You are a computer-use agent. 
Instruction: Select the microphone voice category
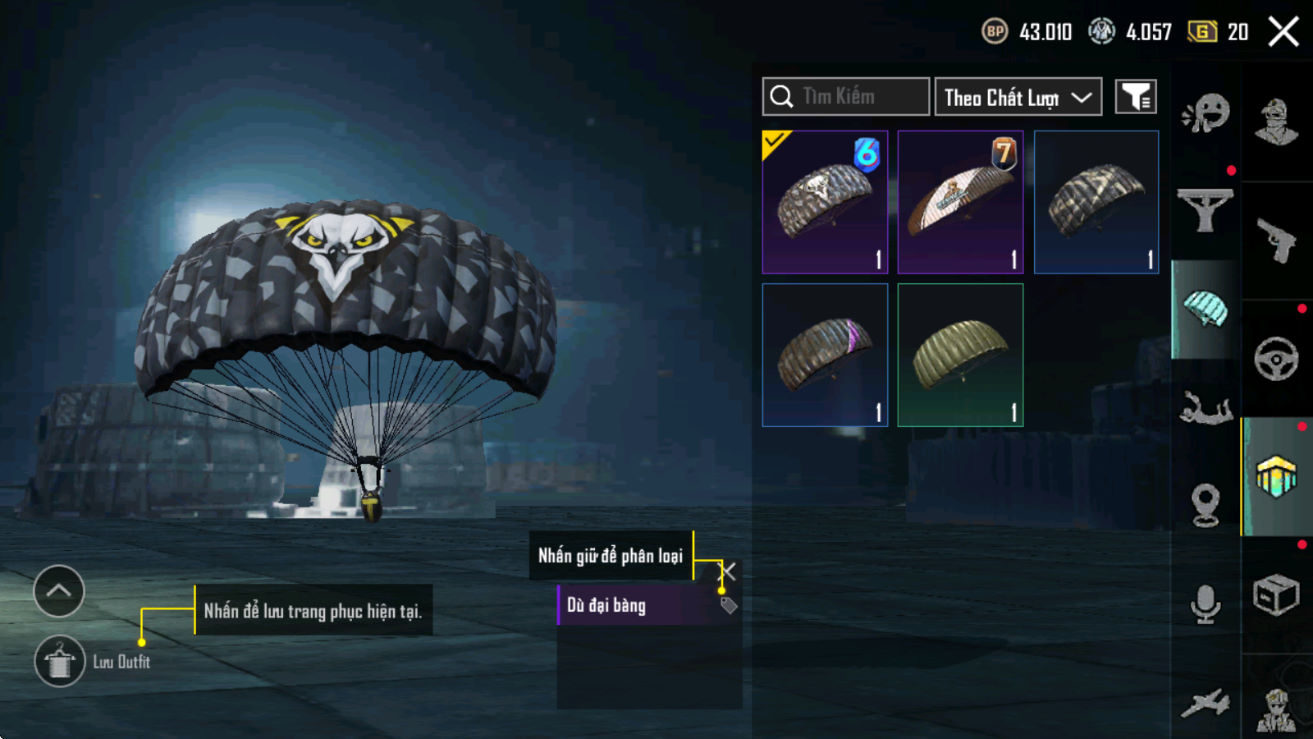coord(1205,604)
